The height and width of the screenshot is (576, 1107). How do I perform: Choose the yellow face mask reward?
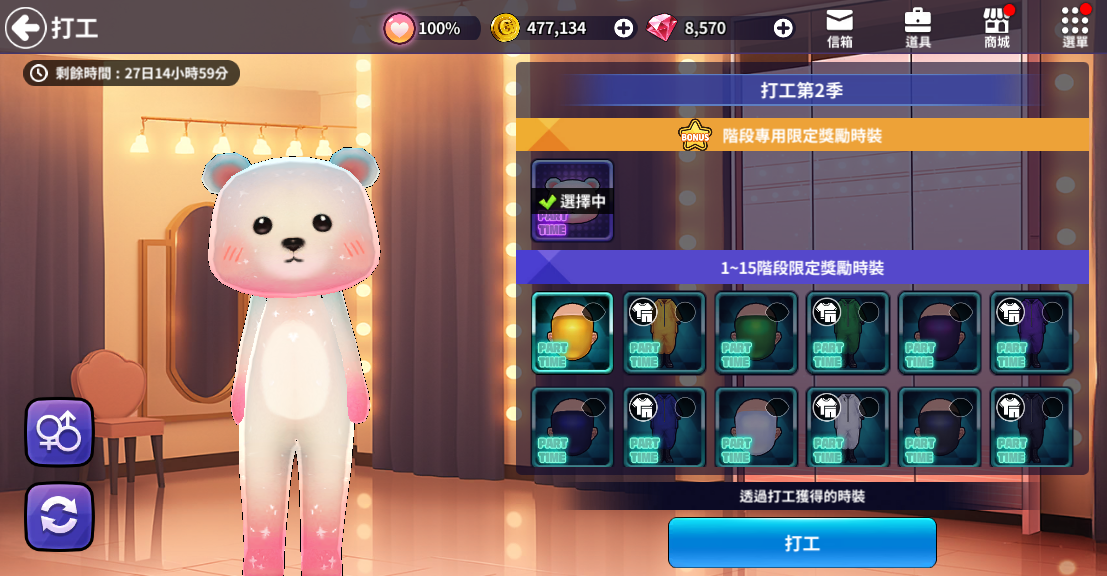(572, 332)
